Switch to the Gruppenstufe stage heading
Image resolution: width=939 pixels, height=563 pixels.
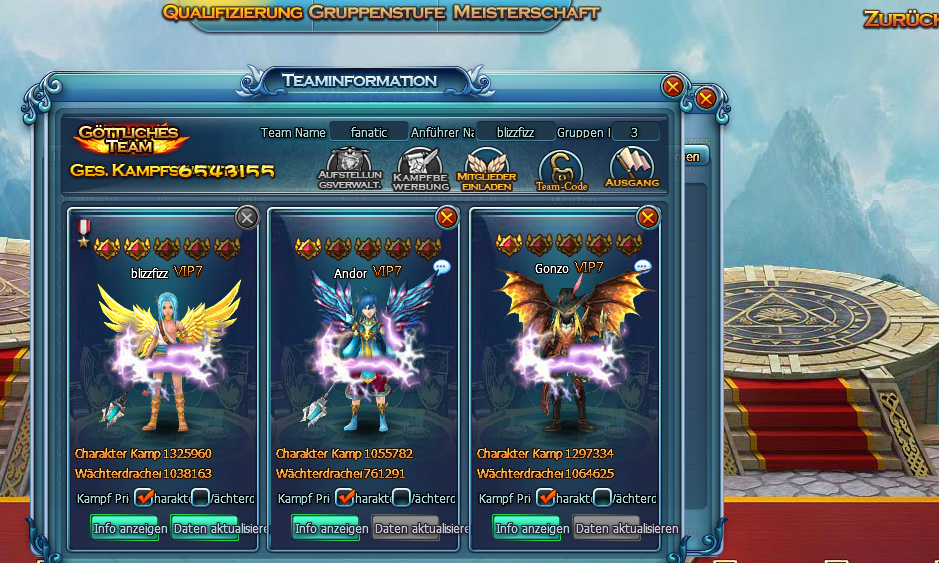(x=378, y=13)
